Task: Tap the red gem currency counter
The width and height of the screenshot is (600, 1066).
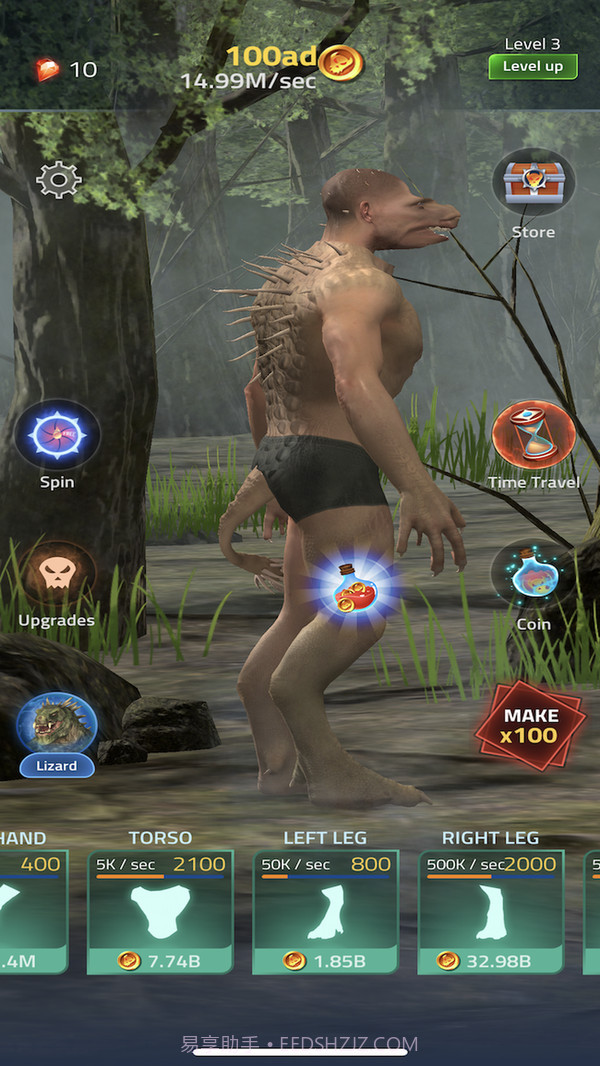Action: point(66,69)
